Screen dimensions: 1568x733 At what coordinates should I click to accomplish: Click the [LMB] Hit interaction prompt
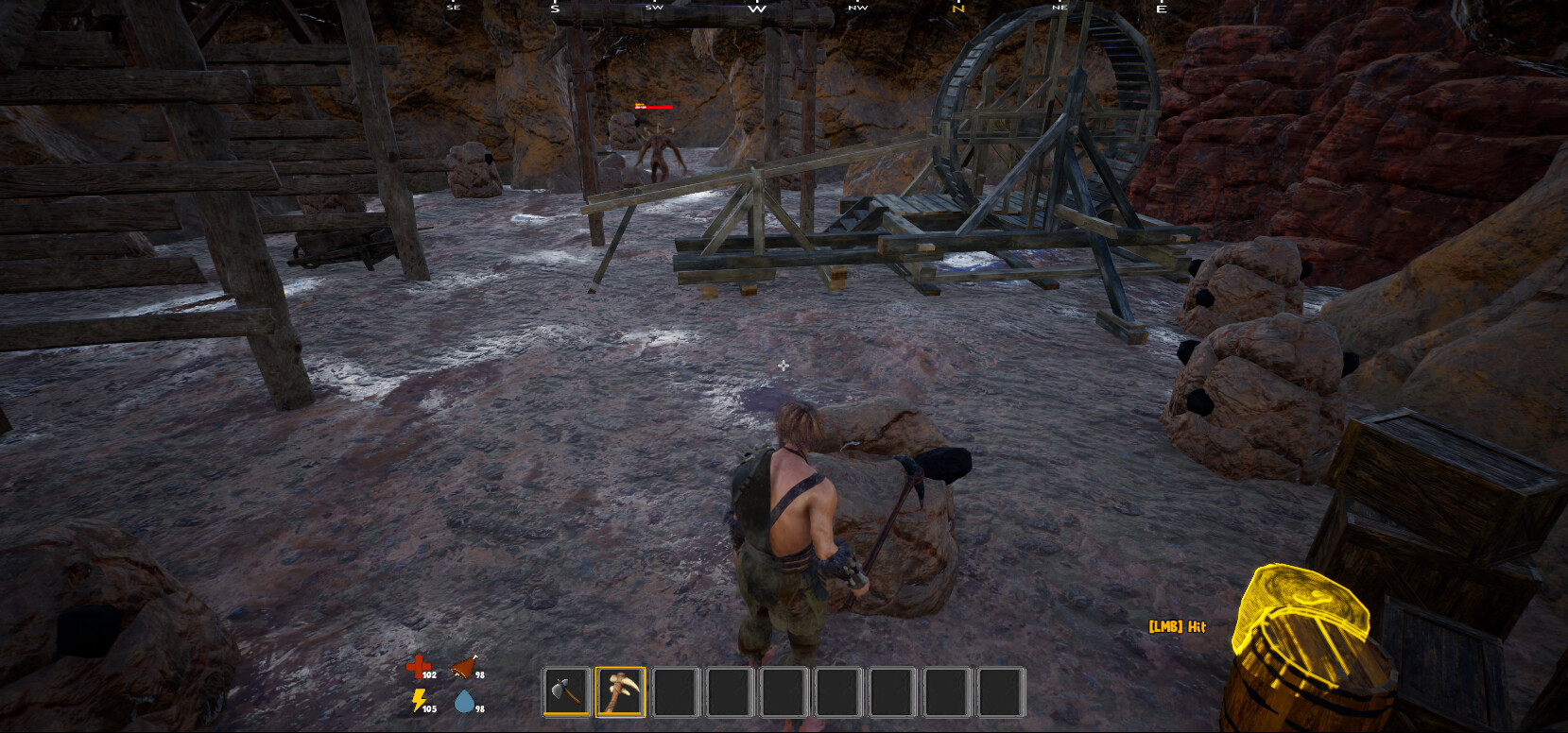(1178, 625)
